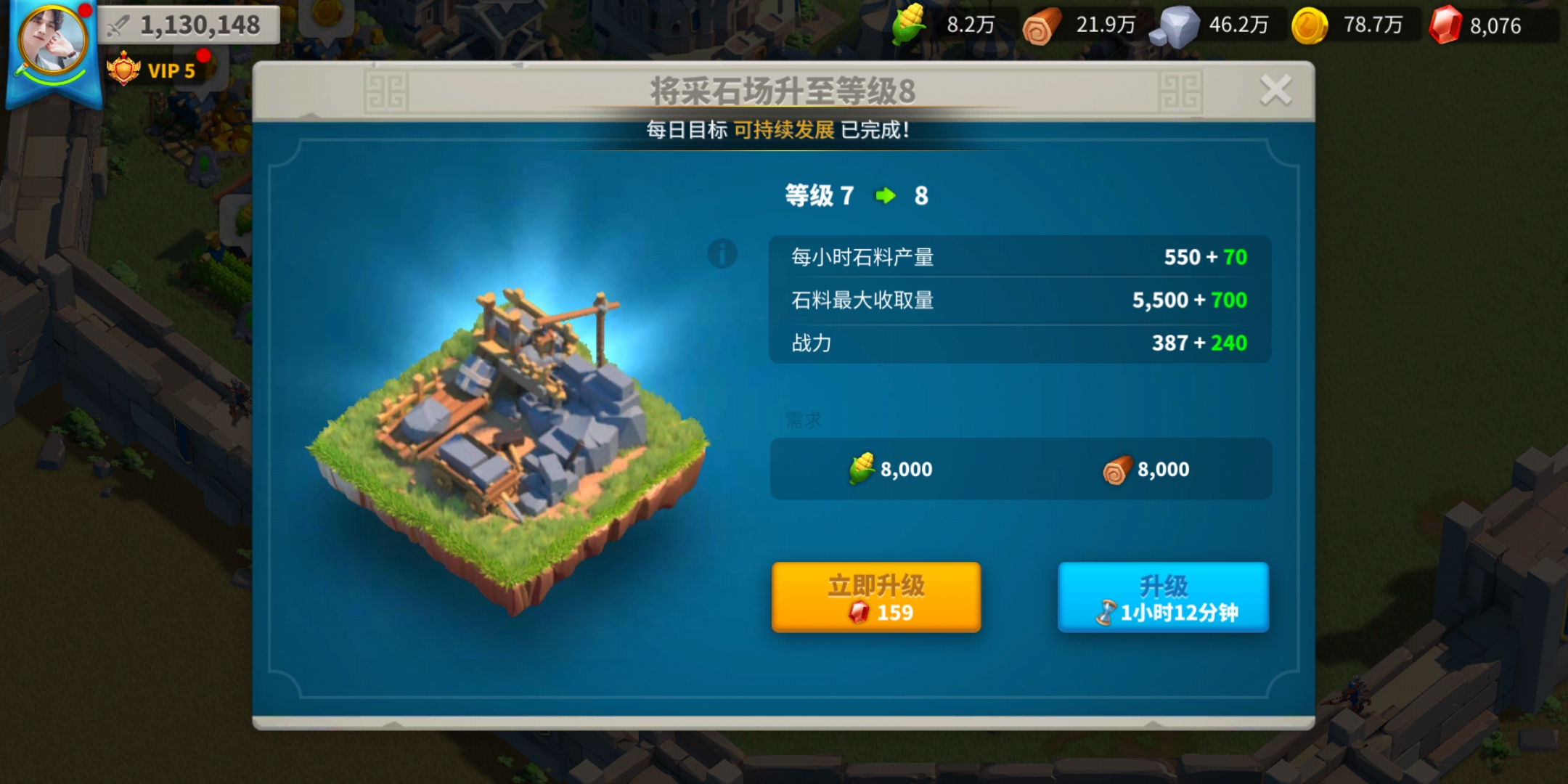
Task: Check corn resource amount in top bar
Action: [947, 25]
